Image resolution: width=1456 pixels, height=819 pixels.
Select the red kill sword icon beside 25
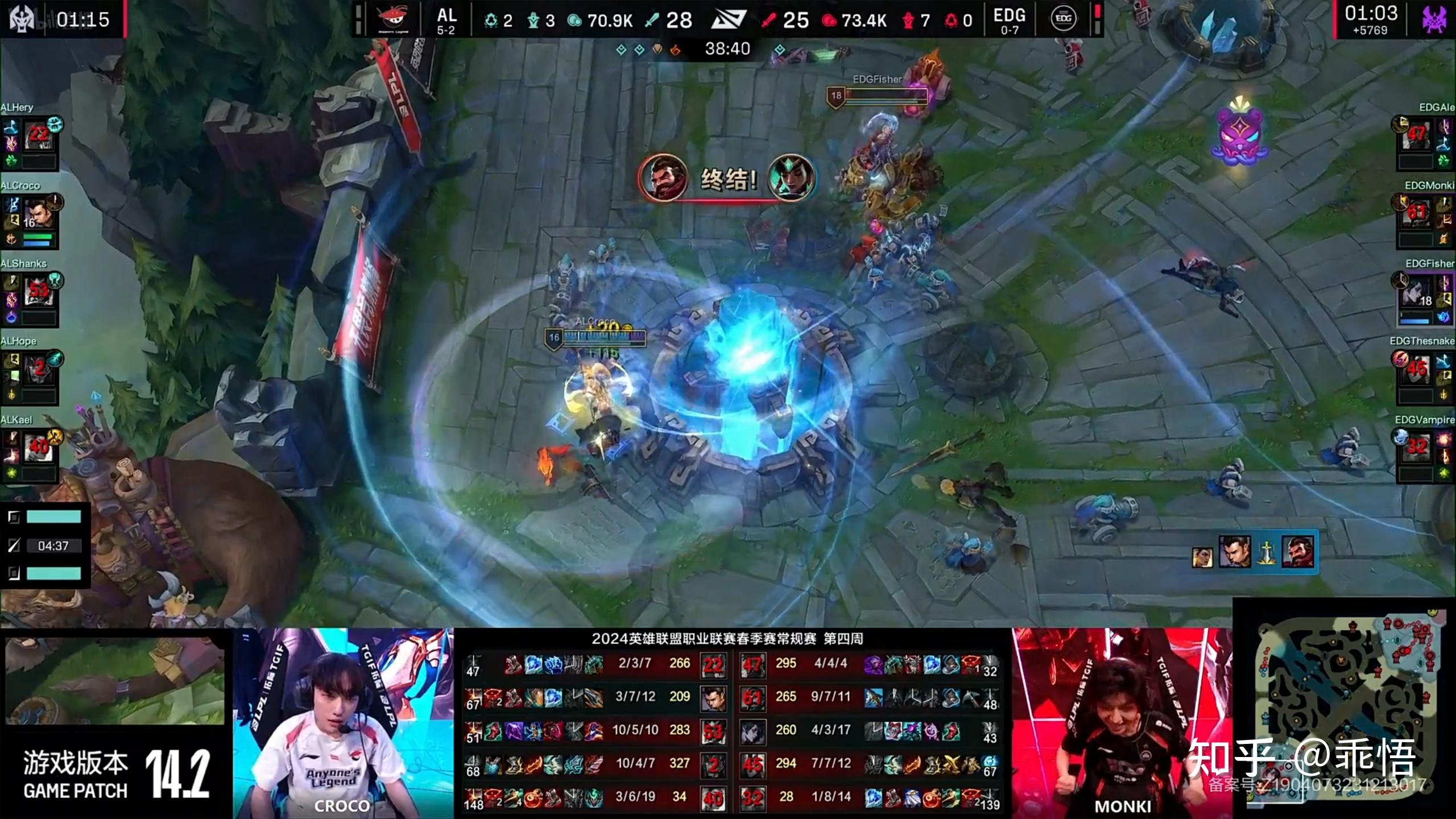pos(769,20)
